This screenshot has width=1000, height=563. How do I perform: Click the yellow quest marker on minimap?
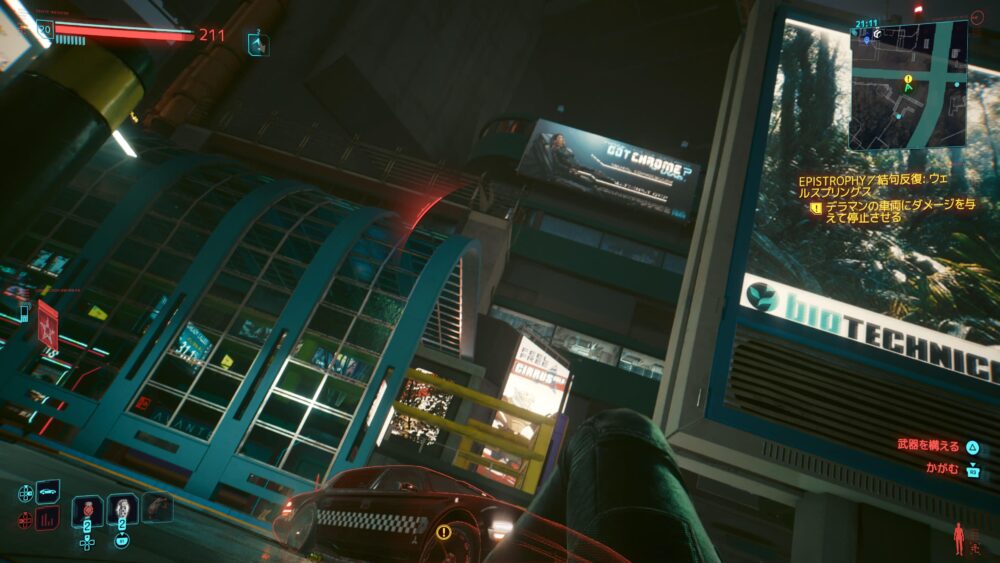(908, 78)
